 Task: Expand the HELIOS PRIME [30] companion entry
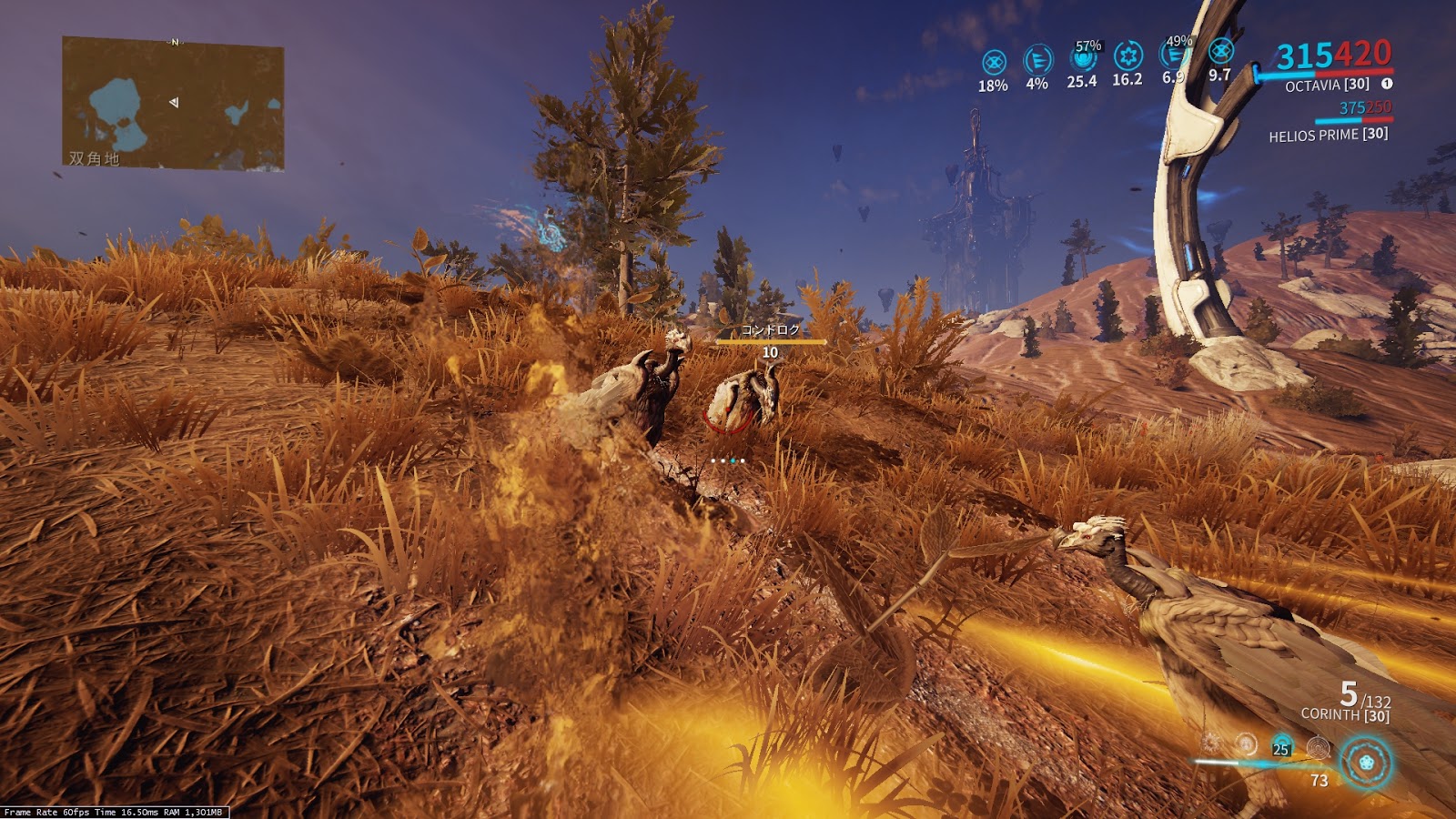pyautogui.click(x=1327, y=136)
